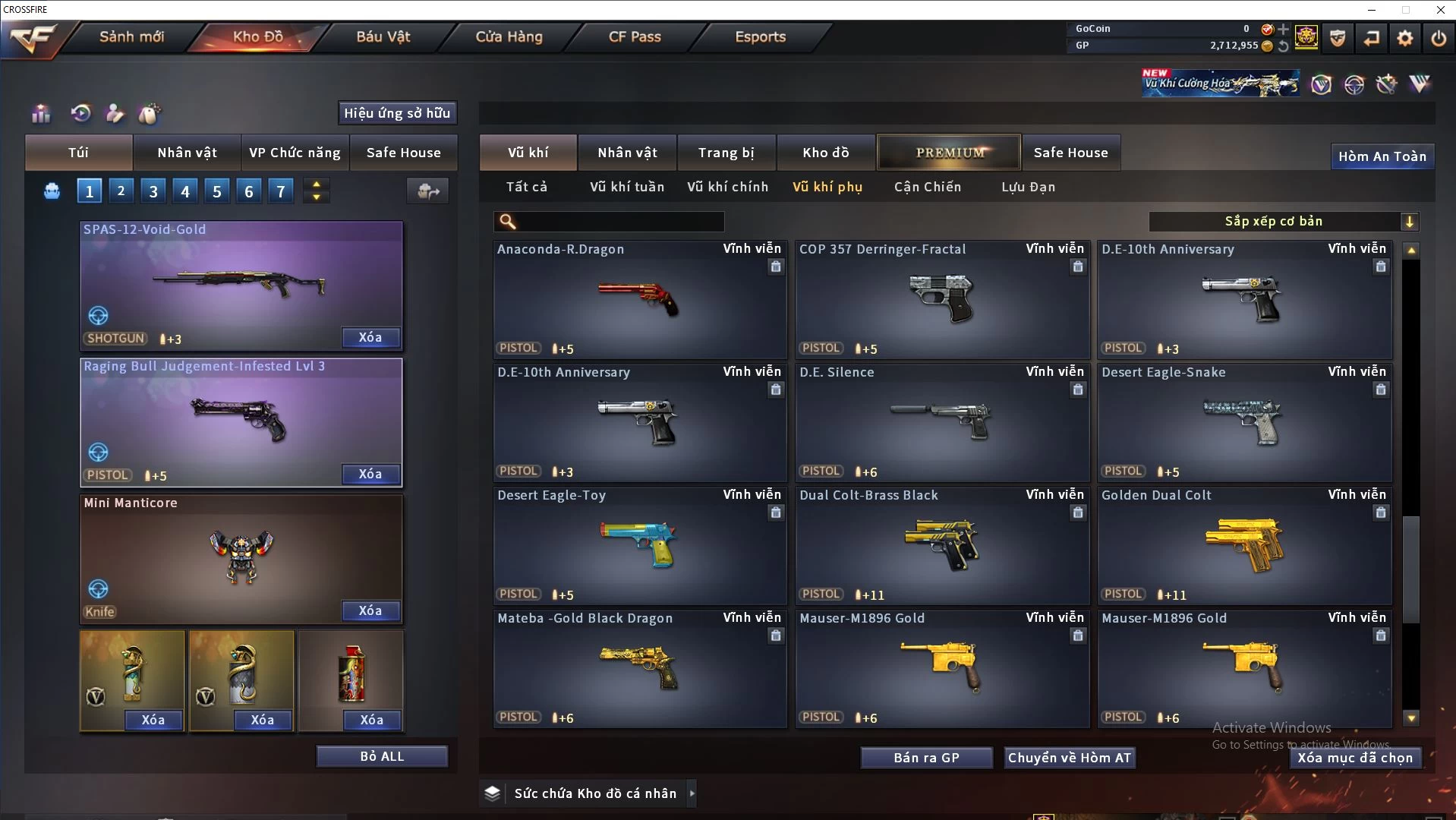The image size is (1456, 820).
Task: Select the Anaconda-R.Dragon pistol
Action: [639, 300]
